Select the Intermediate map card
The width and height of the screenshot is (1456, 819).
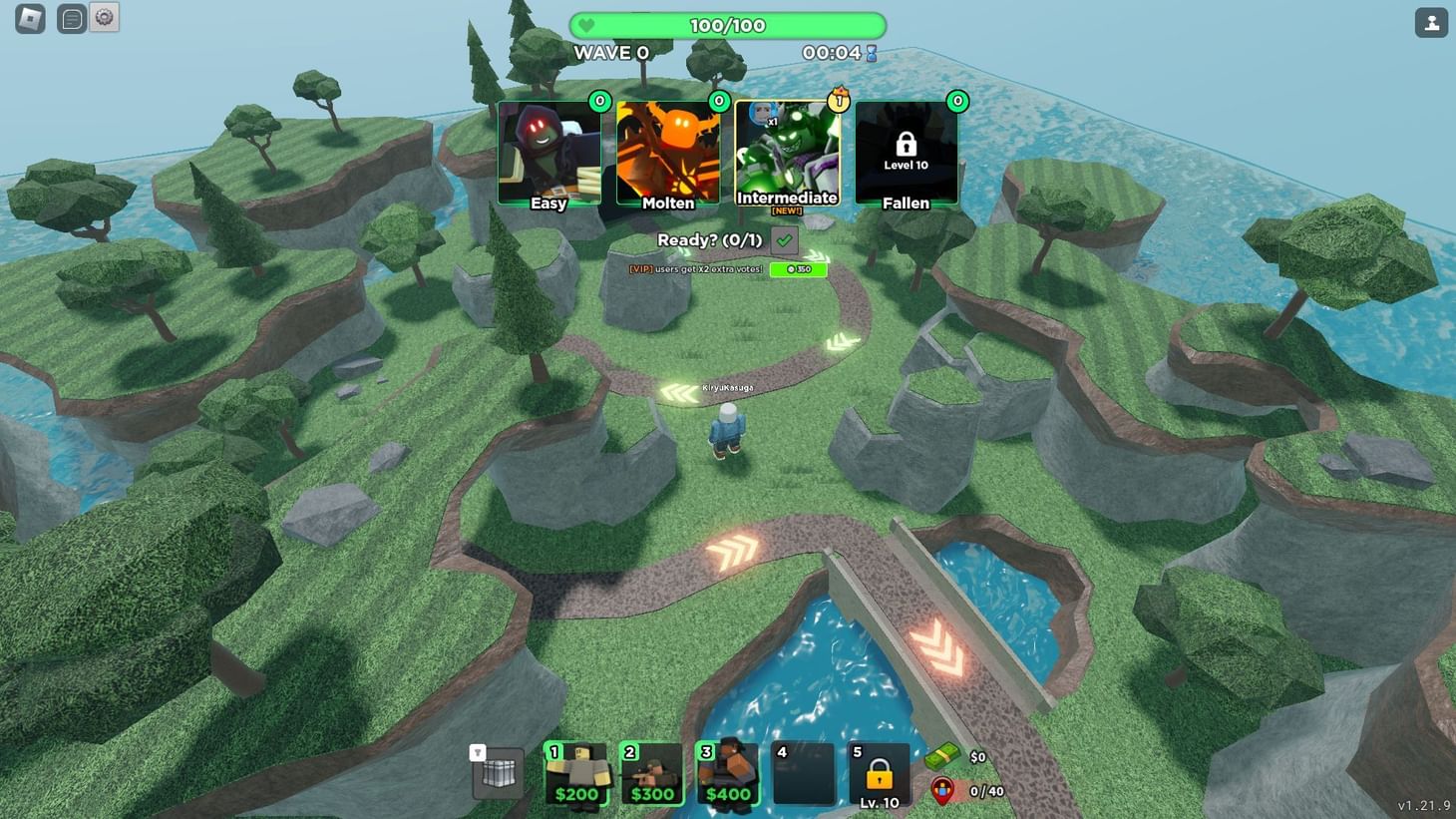click(x=787, y=152)
